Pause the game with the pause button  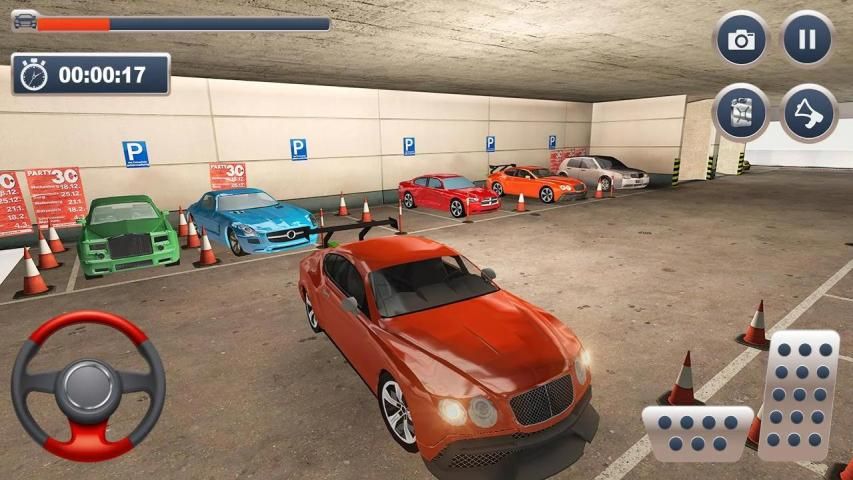807,39
